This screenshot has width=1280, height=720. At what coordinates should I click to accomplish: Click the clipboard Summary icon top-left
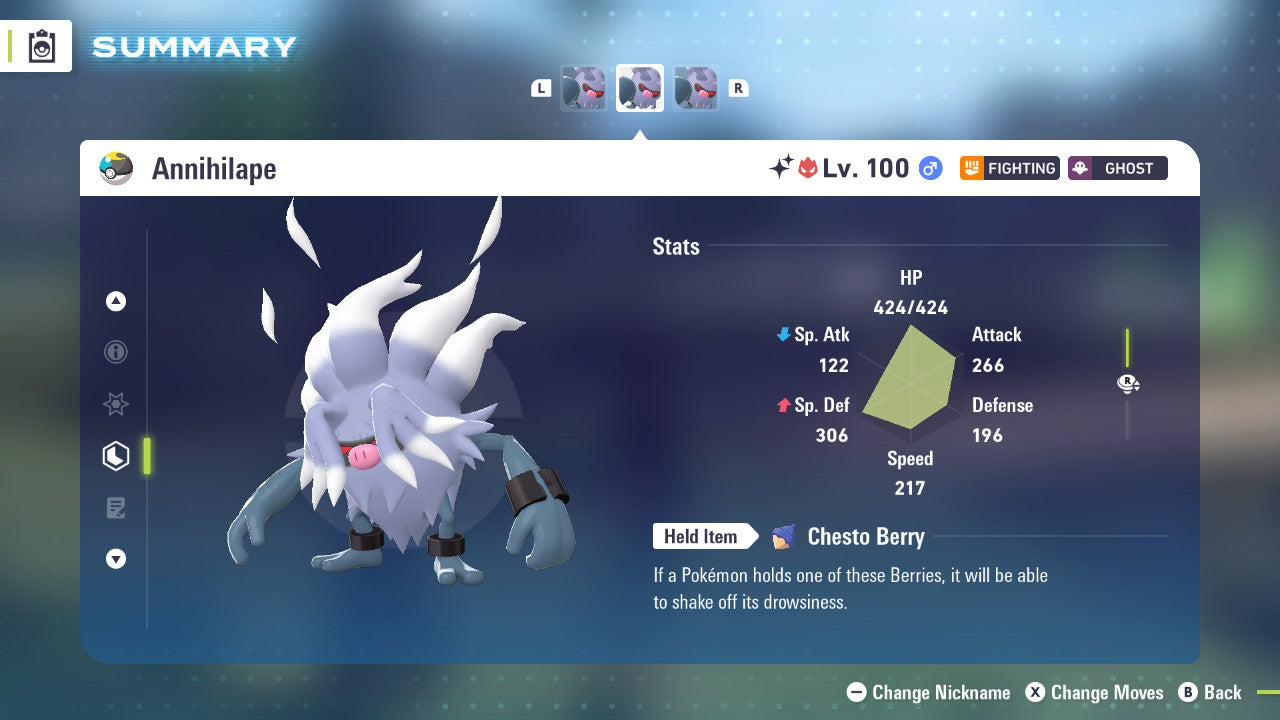pyautogui.click(x=42, y=46)
